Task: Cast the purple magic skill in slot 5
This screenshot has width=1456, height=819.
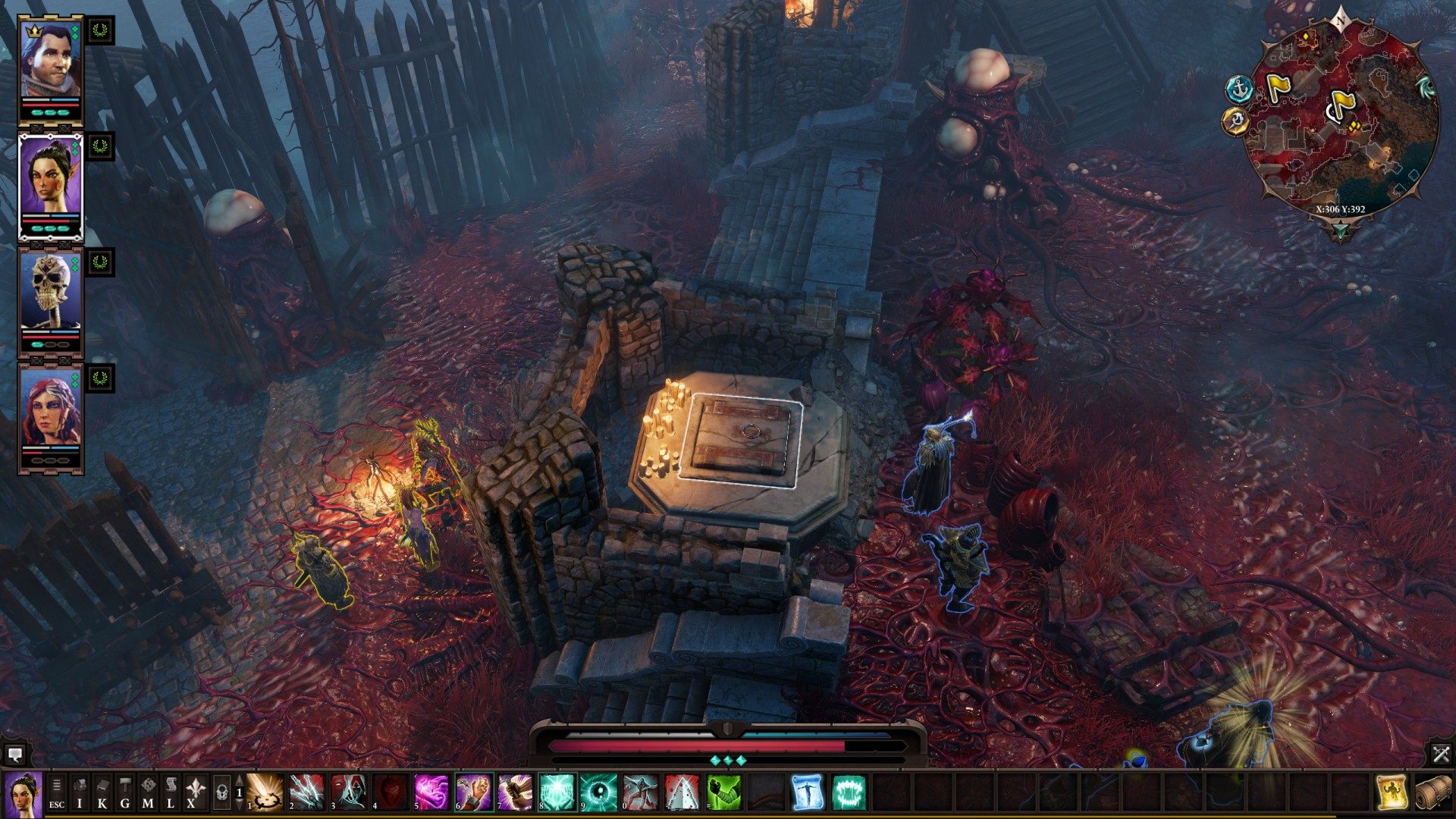Action: click(x=432, y=792)
